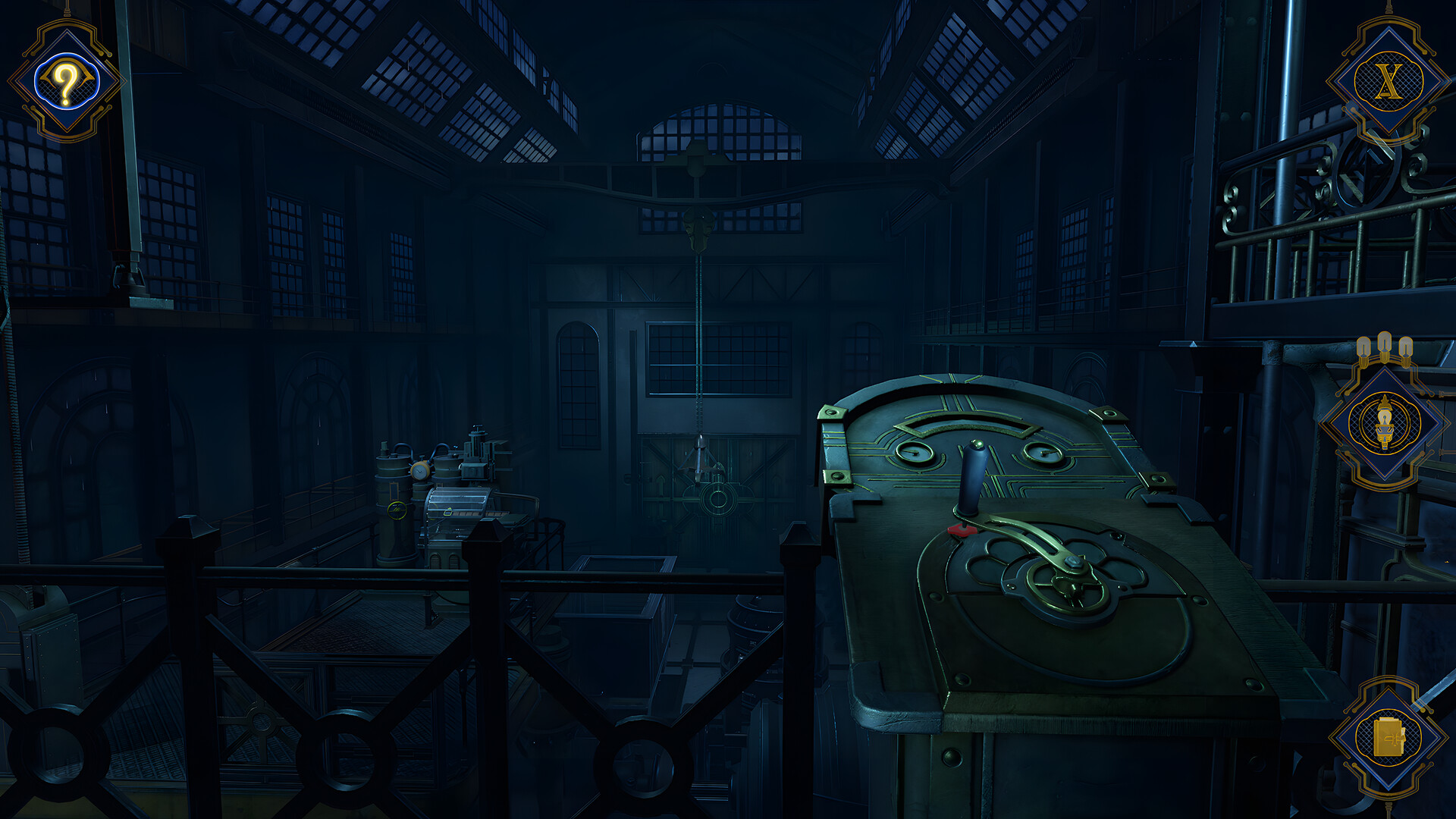The height and width of the screenshot is (819, 1456).
Task: Open the golden journal icon
Action: pos(1388,737)
